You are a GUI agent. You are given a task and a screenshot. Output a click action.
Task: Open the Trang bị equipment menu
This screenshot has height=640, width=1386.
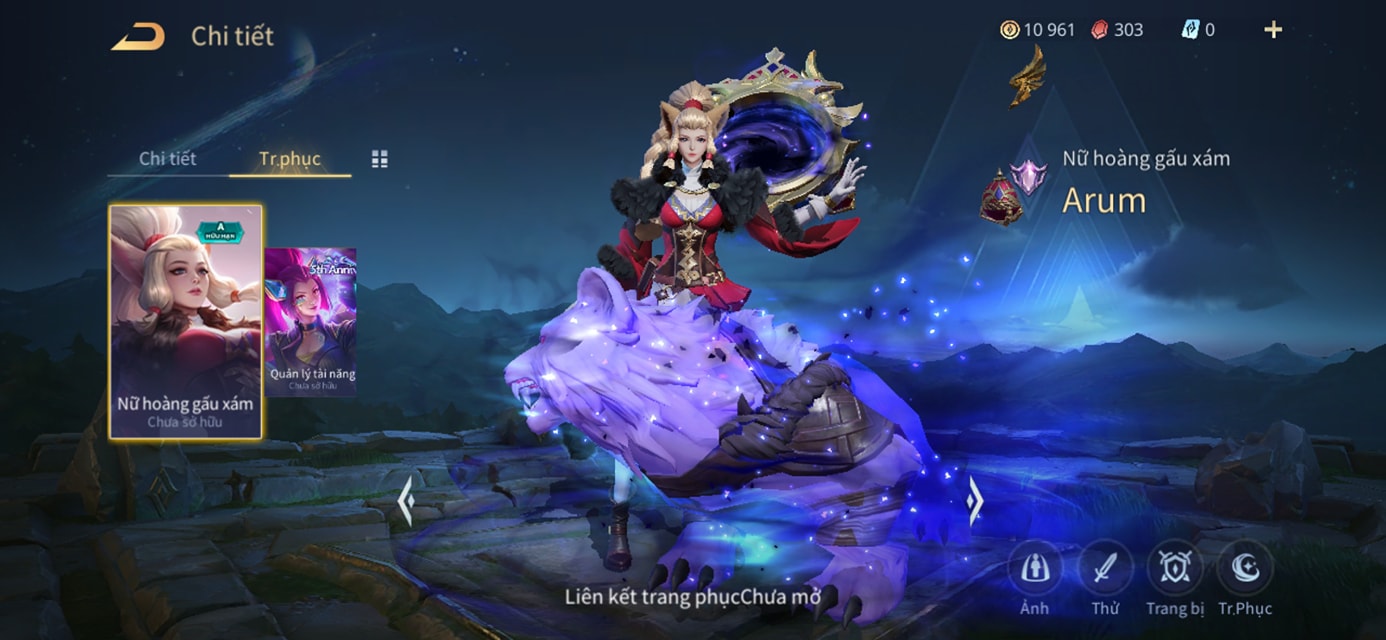coord(1175,569)
